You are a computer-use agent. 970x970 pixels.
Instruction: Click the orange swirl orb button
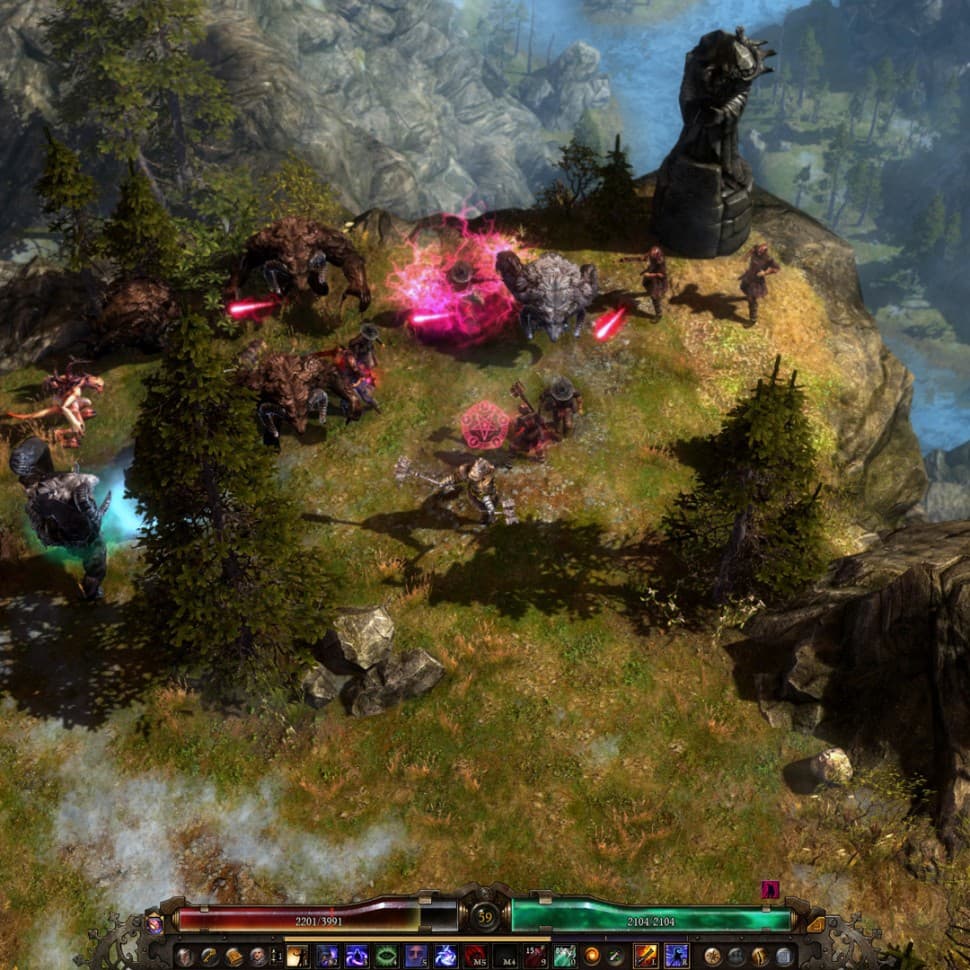(592, 956)
